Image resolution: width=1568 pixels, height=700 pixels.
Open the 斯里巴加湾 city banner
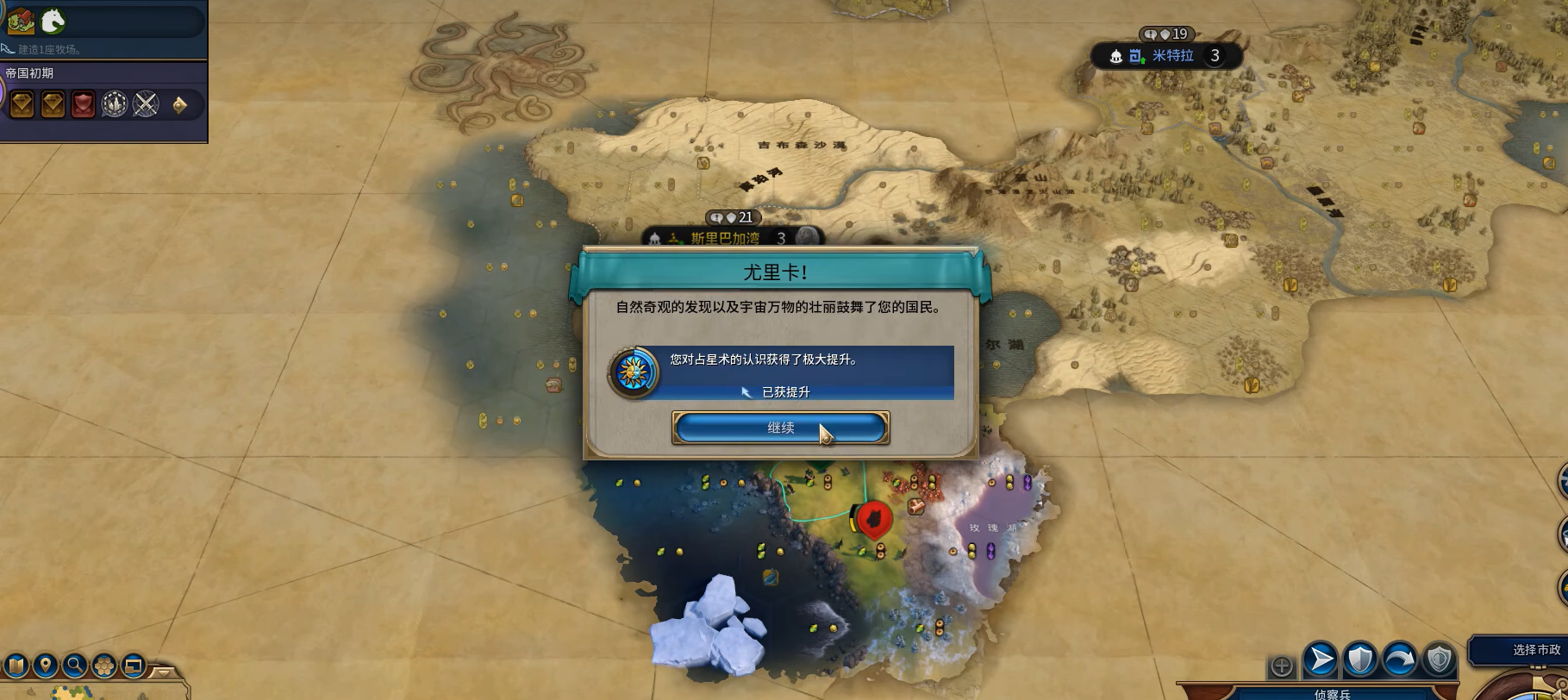(726, 238)
